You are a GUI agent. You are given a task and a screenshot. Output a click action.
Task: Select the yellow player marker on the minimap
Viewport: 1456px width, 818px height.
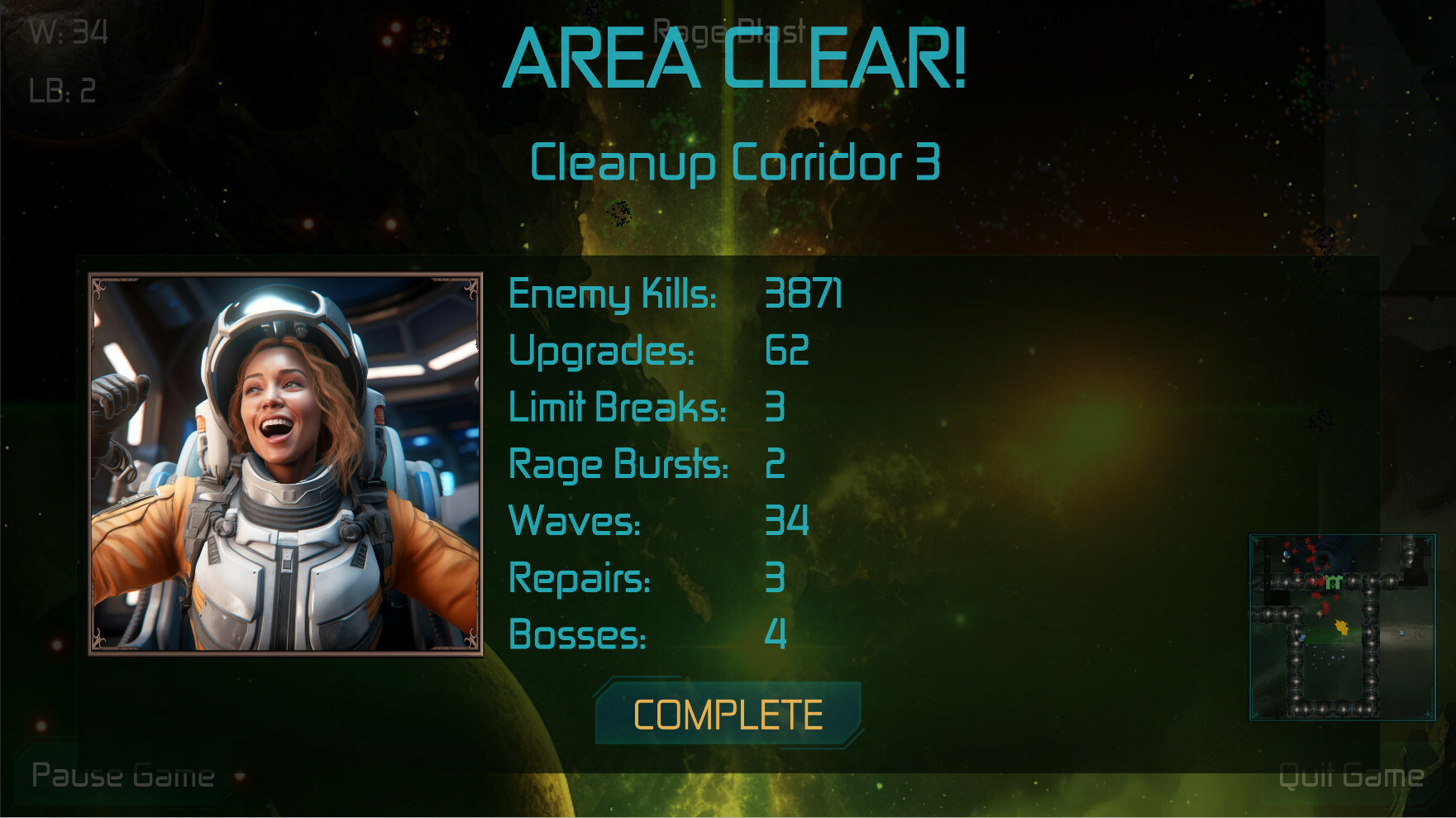1342,627
